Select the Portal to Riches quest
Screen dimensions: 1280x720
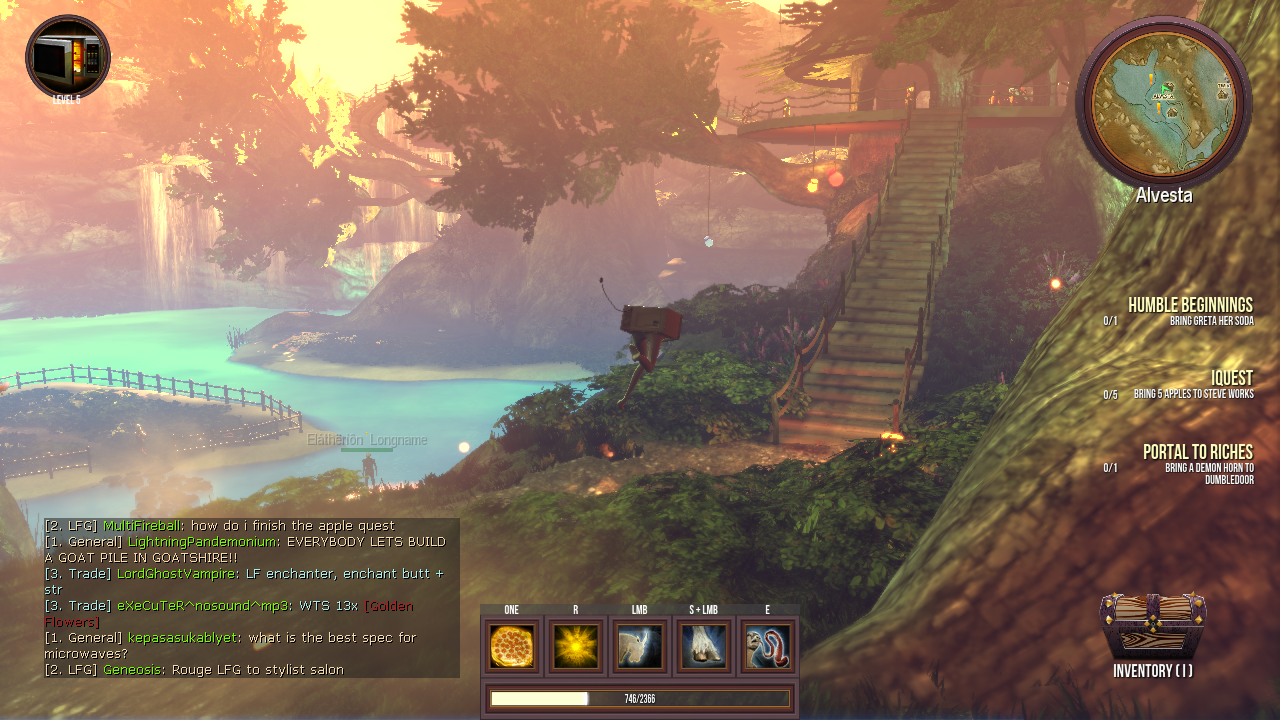coord(1197,452)
